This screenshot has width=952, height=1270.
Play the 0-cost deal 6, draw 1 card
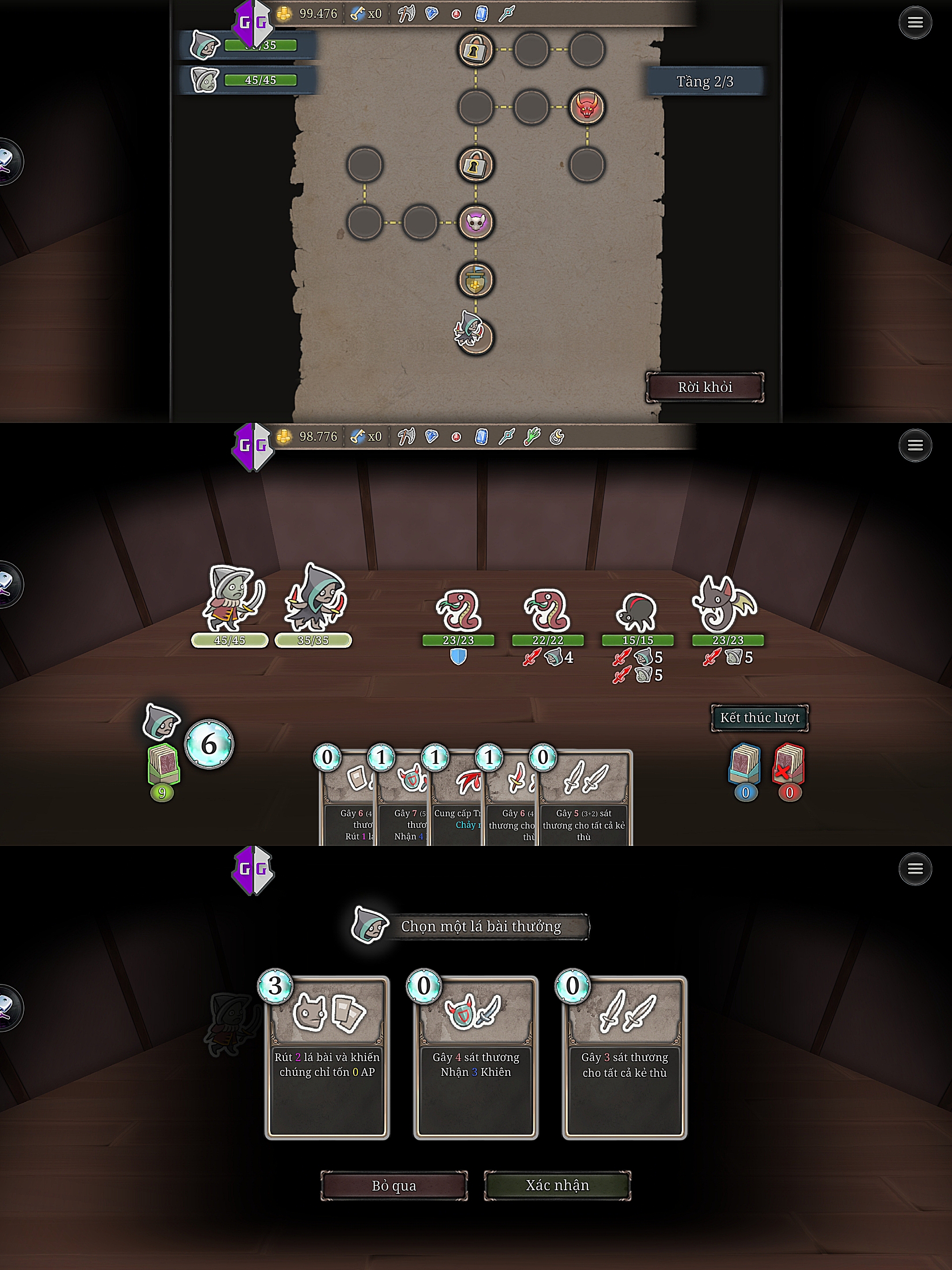click(x=348, y=804)
